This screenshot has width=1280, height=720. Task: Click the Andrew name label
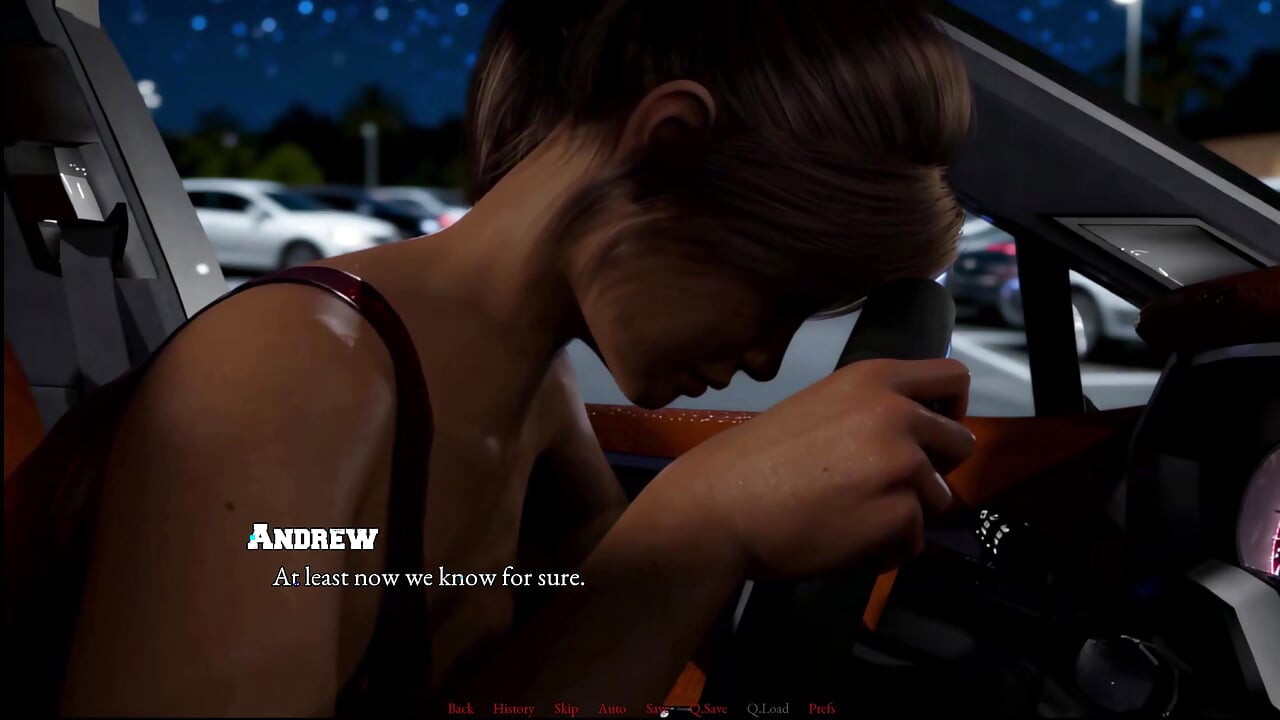click(313, 538)
